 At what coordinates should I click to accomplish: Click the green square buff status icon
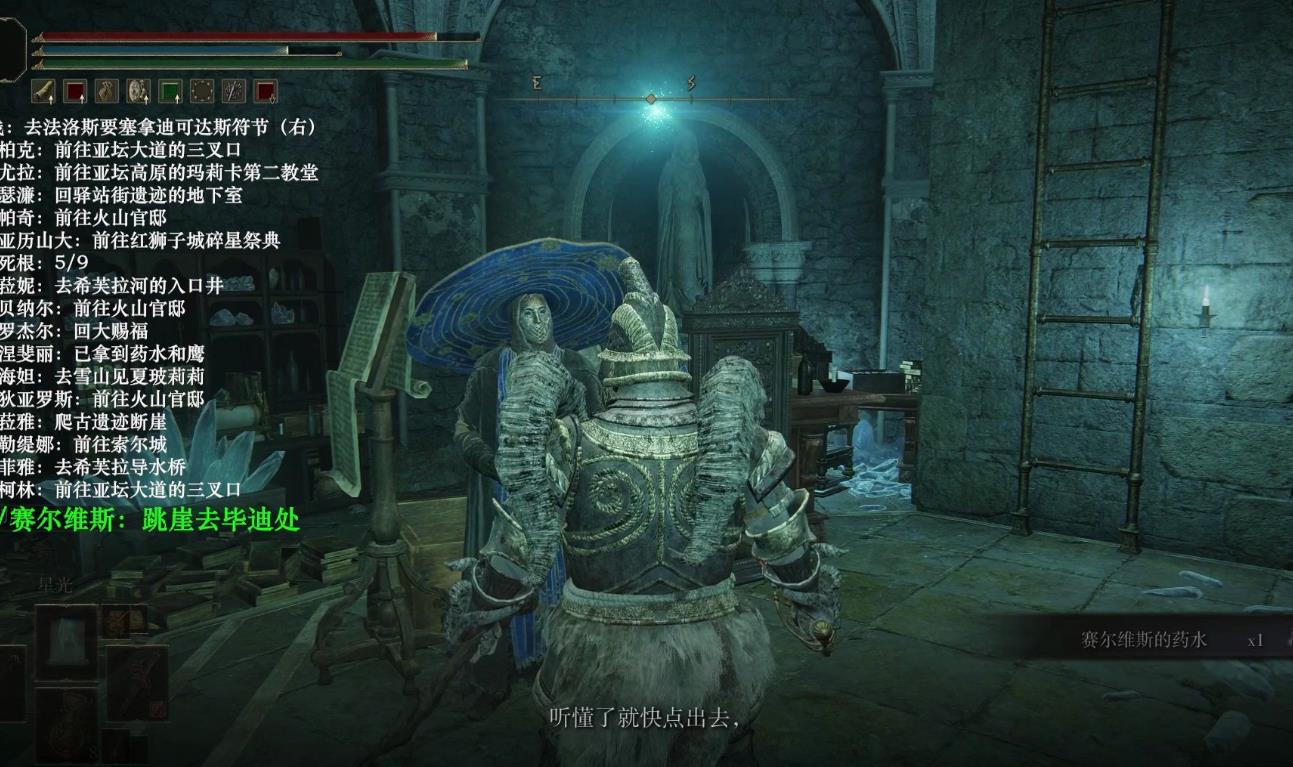(170, 92)
